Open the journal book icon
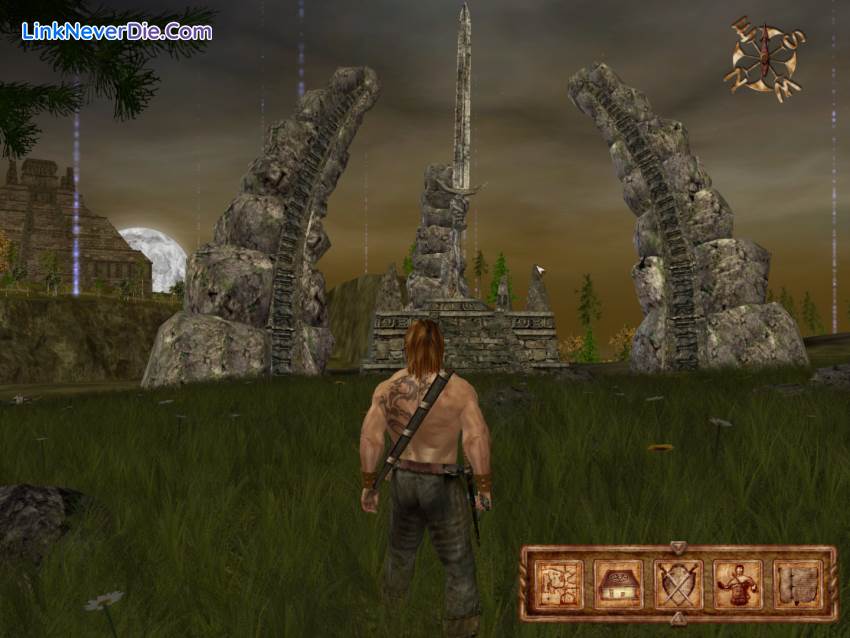 point(798,584)
